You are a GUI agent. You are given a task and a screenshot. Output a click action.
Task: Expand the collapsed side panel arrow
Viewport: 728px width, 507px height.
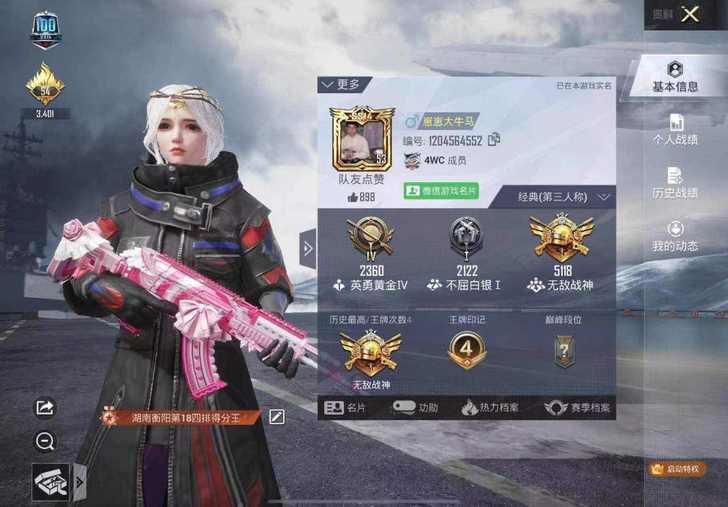pyautogui.click(x=308, y=248)
